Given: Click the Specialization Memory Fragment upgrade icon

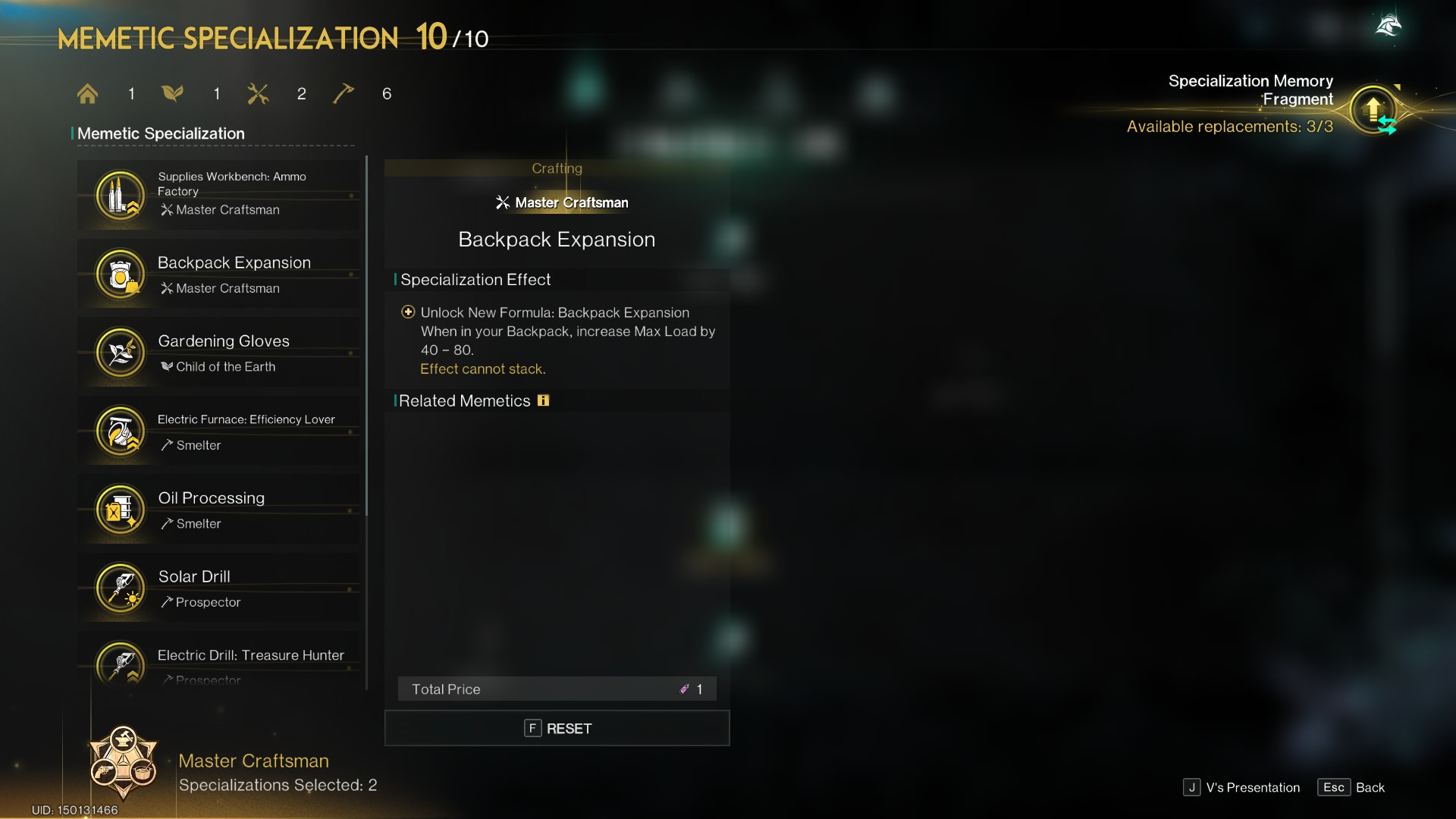Looking at the screenshot, I should [1374, 109].
